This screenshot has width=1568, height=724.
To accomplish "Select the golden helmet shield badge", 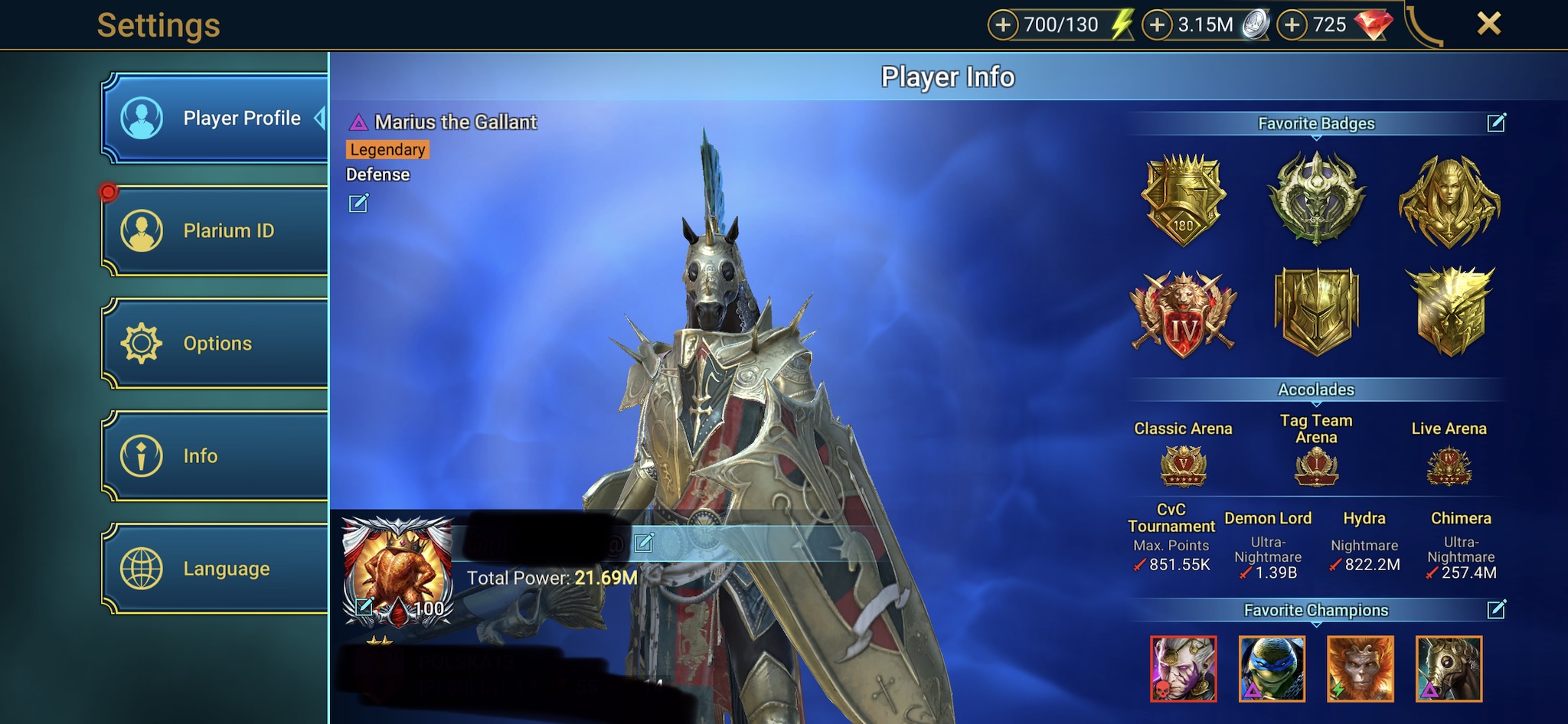I will 1316,311.
